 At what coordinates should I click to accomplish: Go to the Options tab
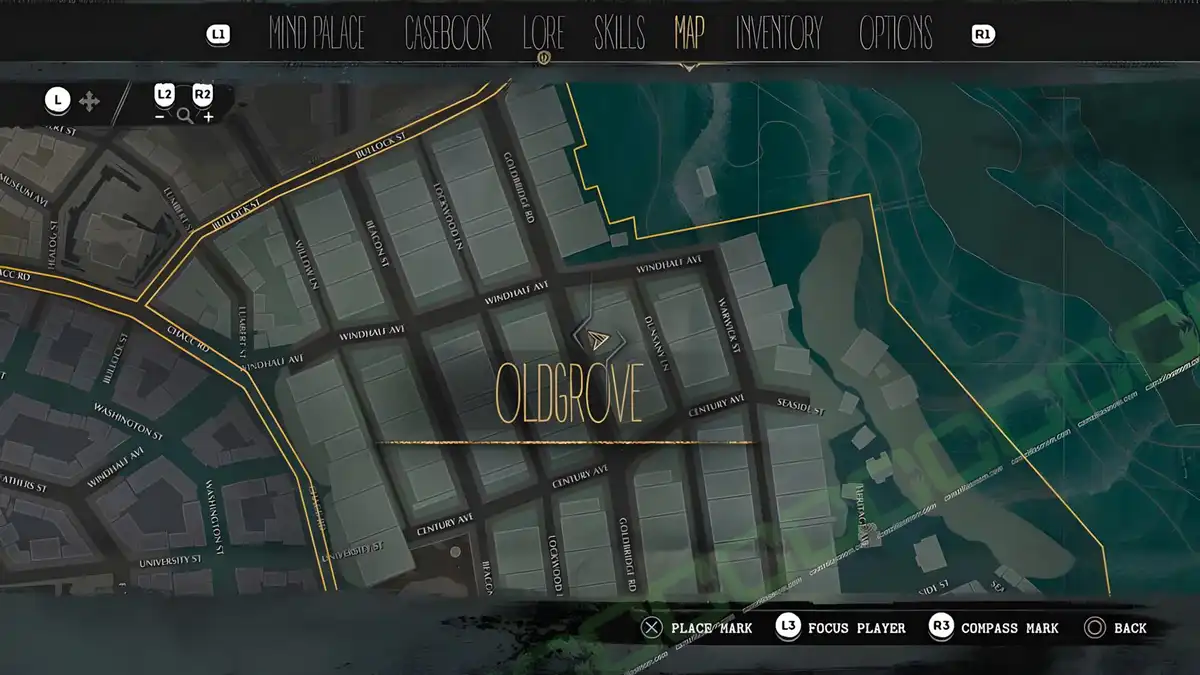[x=896, y=34]
